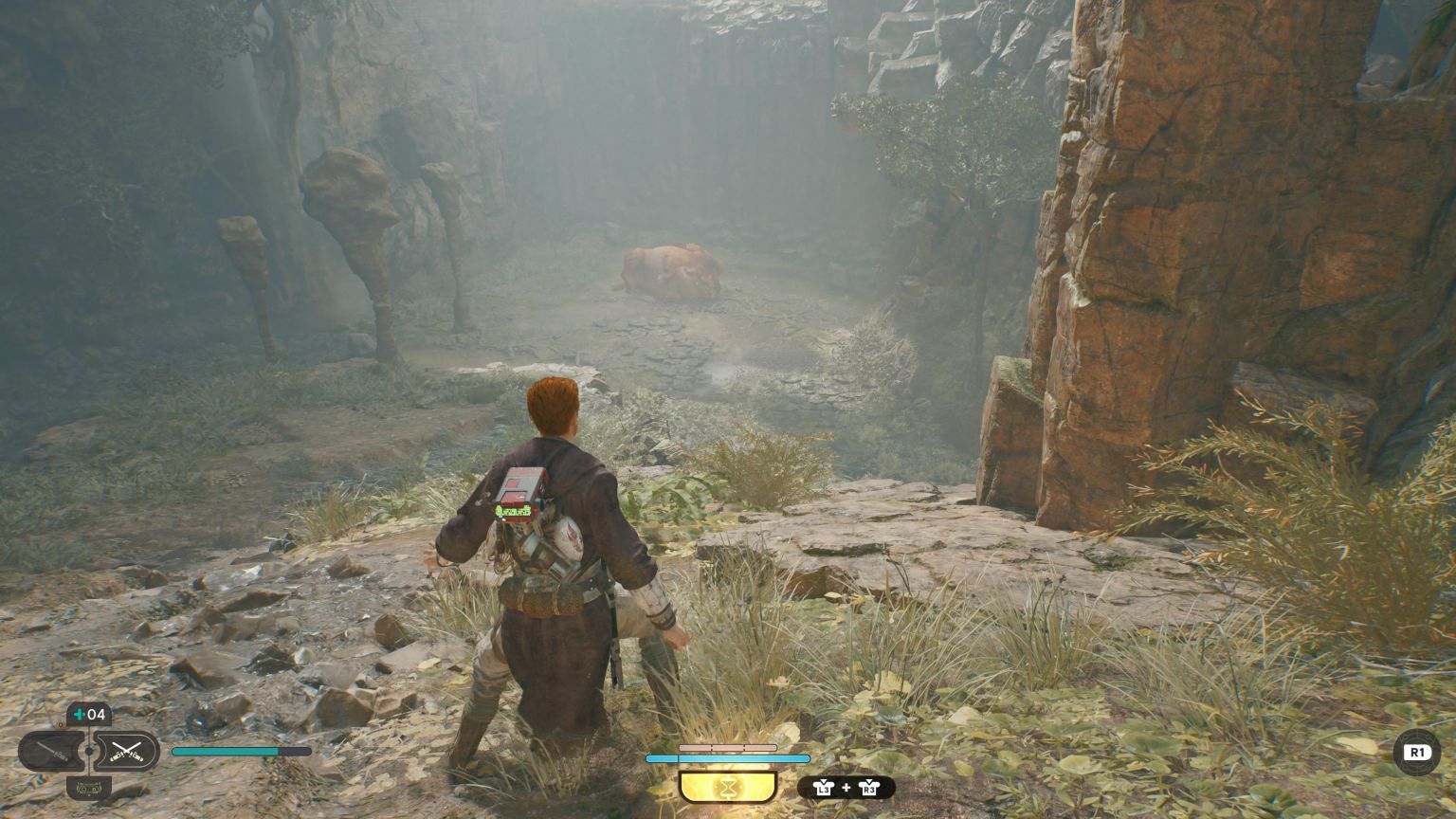The image size is (1456, 819).
Task: Click the glowing hourglass meditation icon
Action: click(727, 786)
